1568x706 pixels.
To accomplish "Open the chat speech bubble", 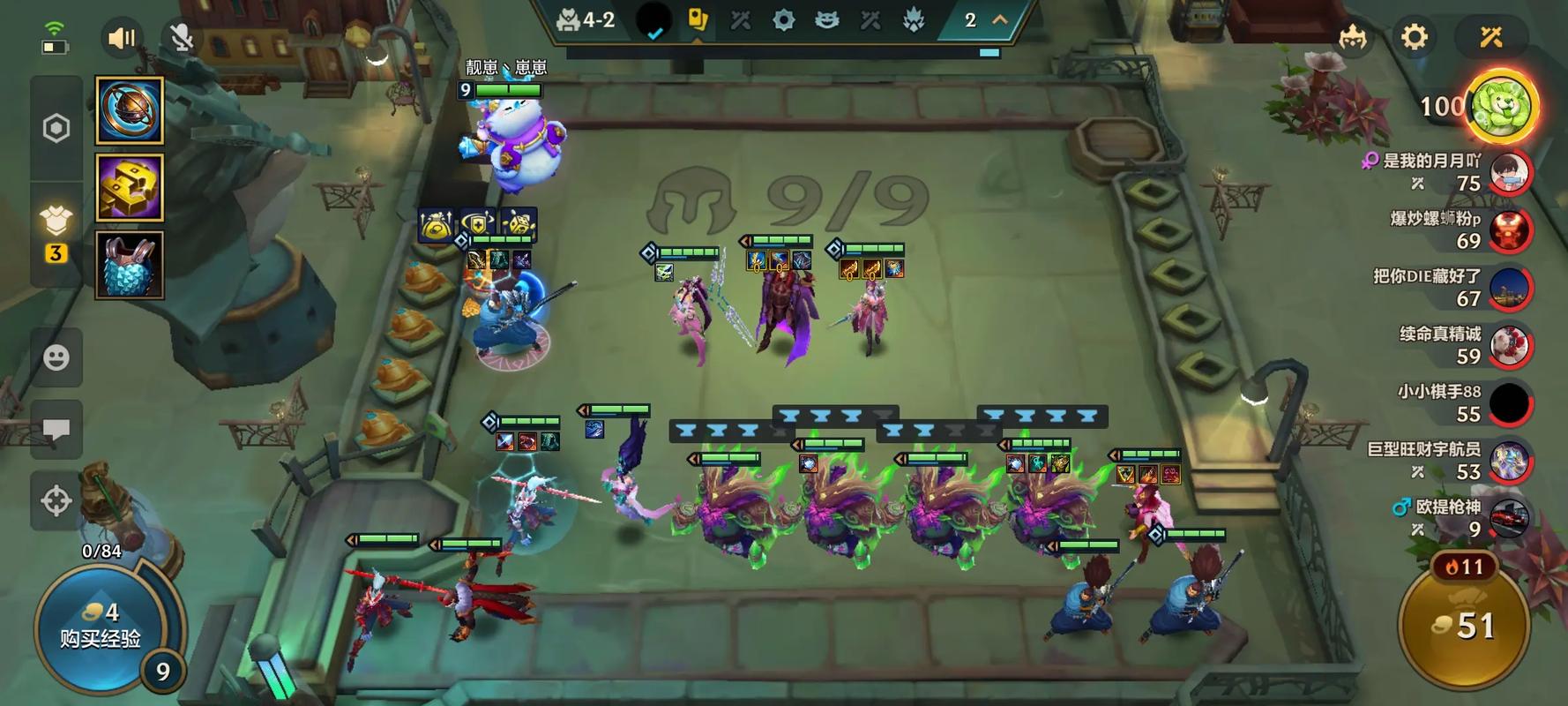I will (x=56, y=430).
